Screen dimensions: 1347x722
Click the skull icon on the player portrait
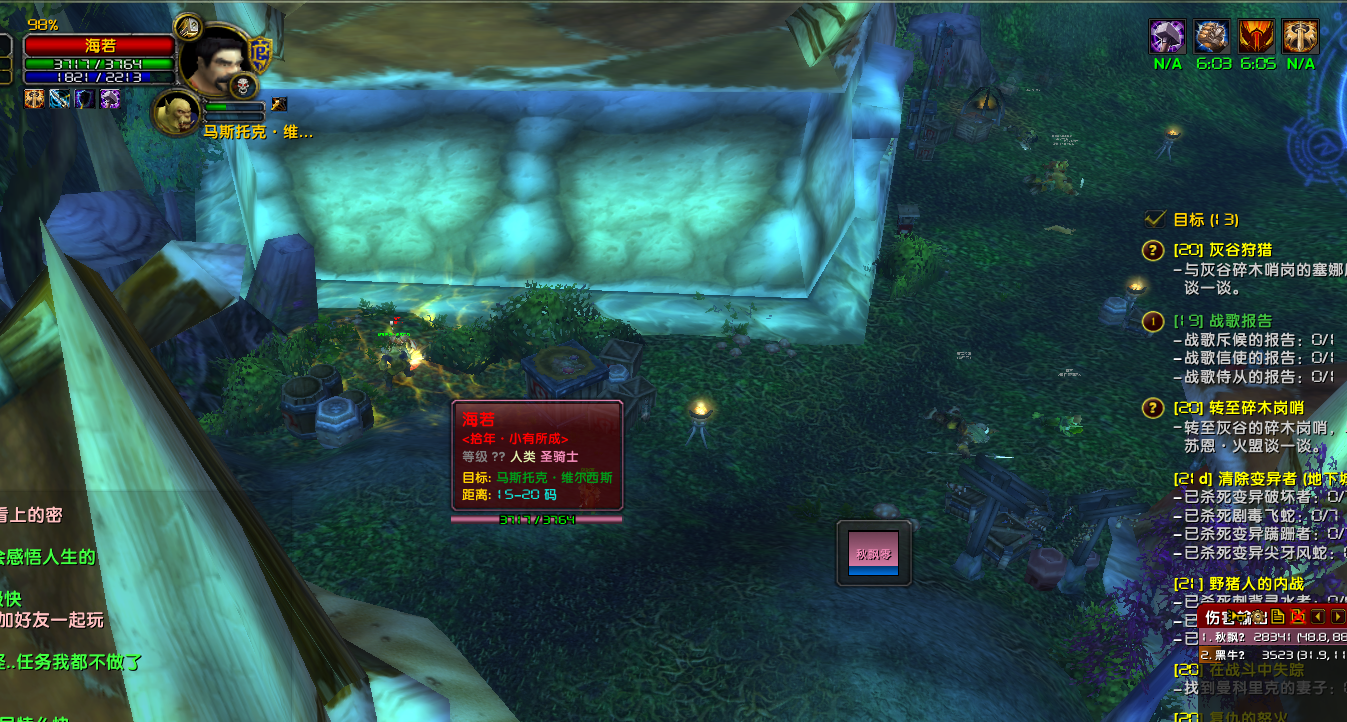[243, 87]
